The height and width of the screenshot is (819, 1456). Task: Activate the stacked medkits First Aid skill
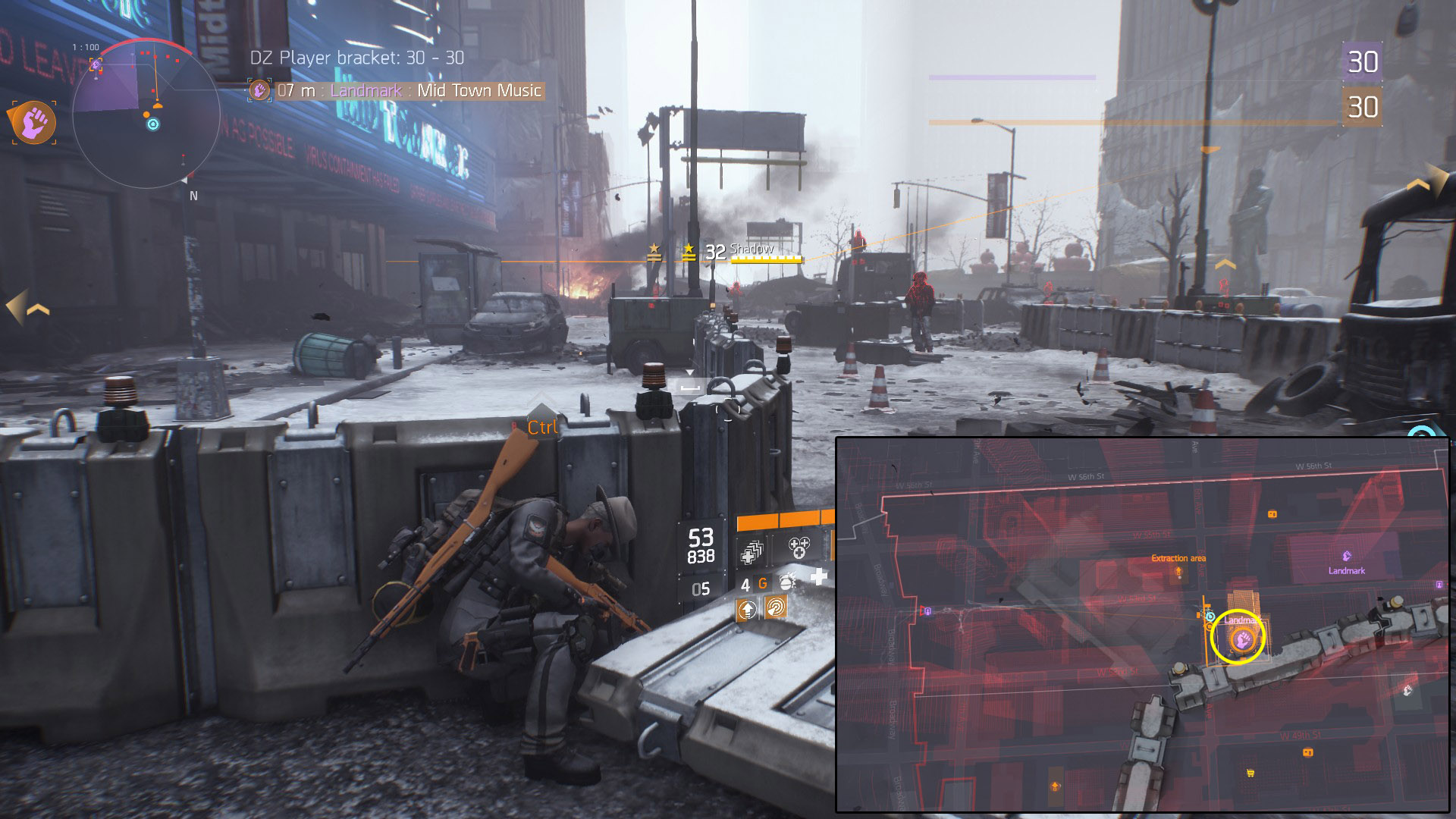tap(752, 552)
